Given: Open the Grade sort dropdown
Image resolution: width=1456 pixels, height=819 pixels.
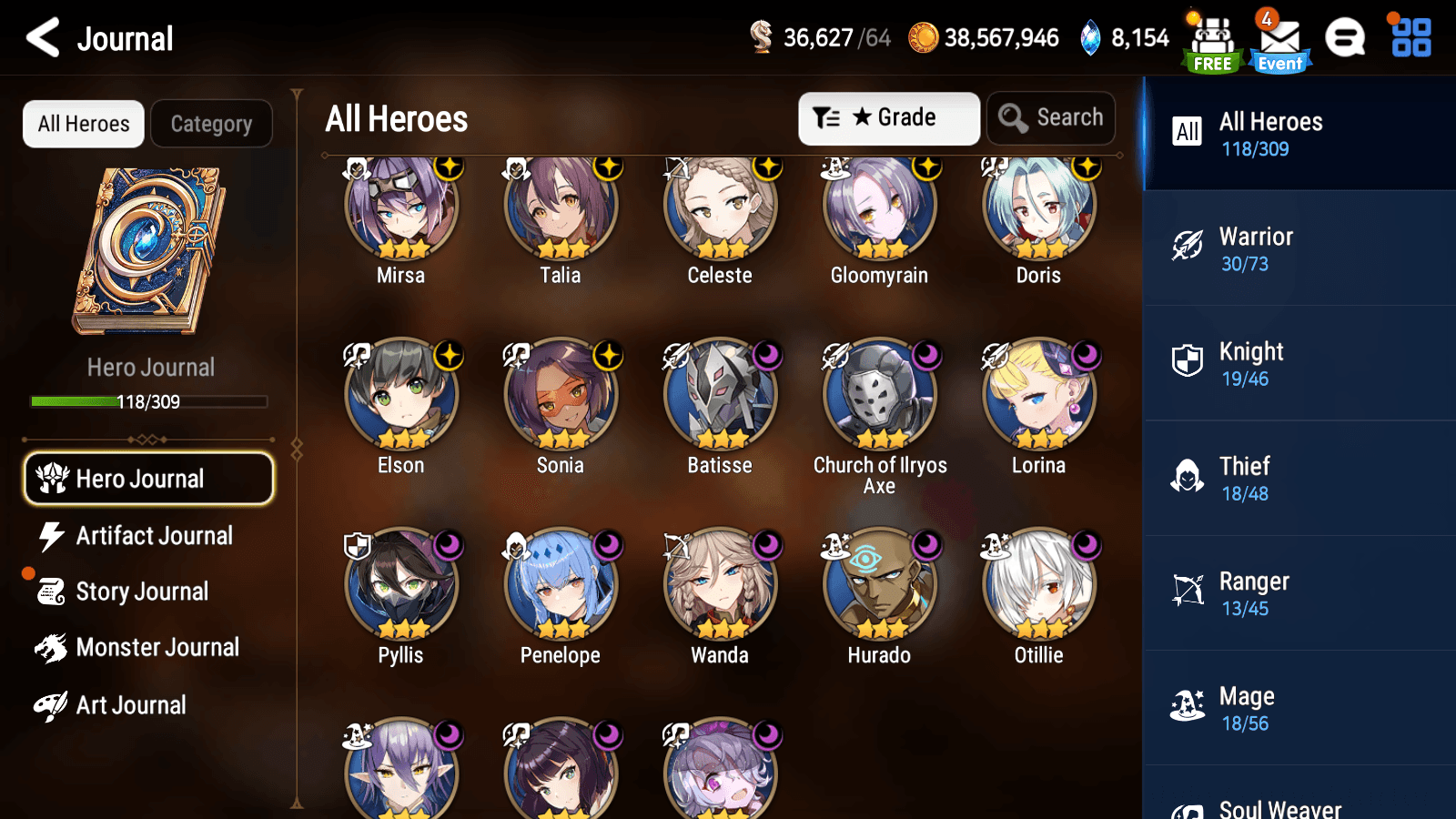Looking at the screenshot, I should pos(888,117).
